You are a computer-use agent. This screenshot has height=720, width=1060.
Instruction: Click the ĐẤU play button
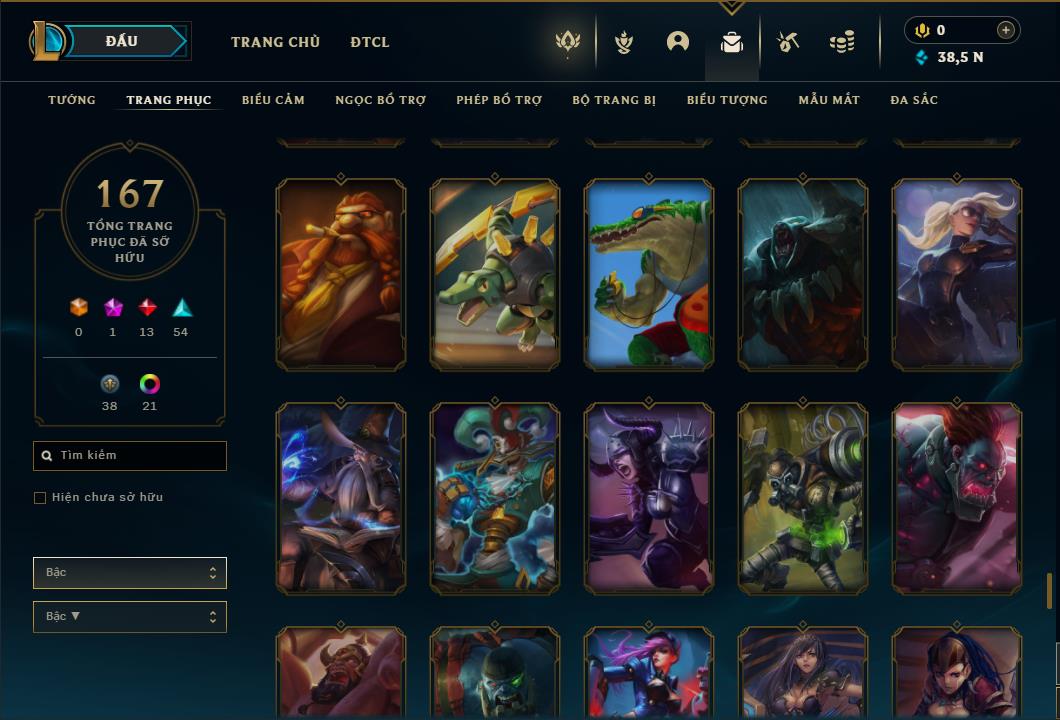coord(124,41)
